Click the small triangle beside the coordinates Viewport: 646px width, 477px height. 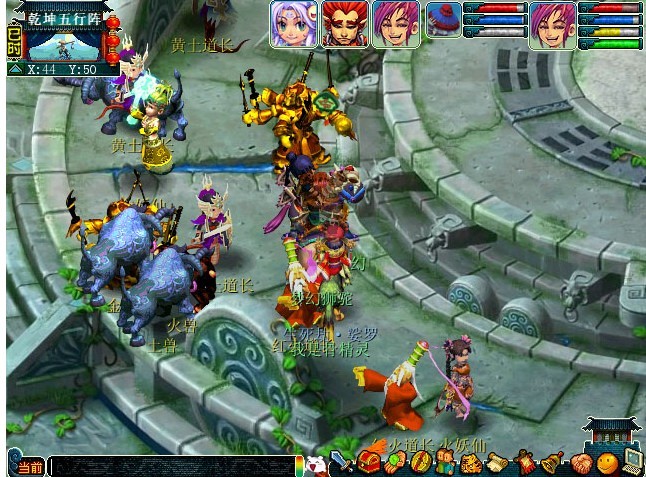coord(15,70)
